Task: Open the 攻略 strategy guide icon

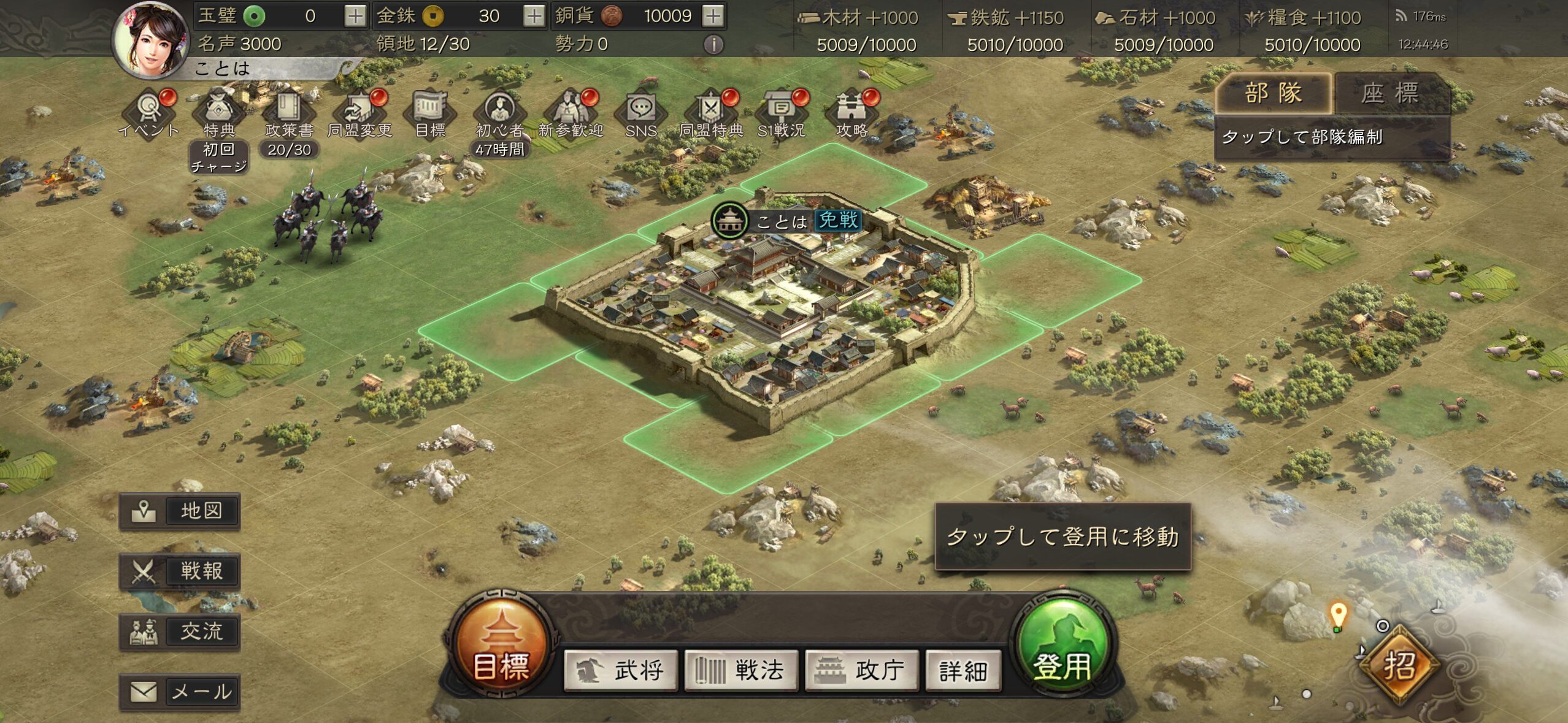Action: coord(851,112)
